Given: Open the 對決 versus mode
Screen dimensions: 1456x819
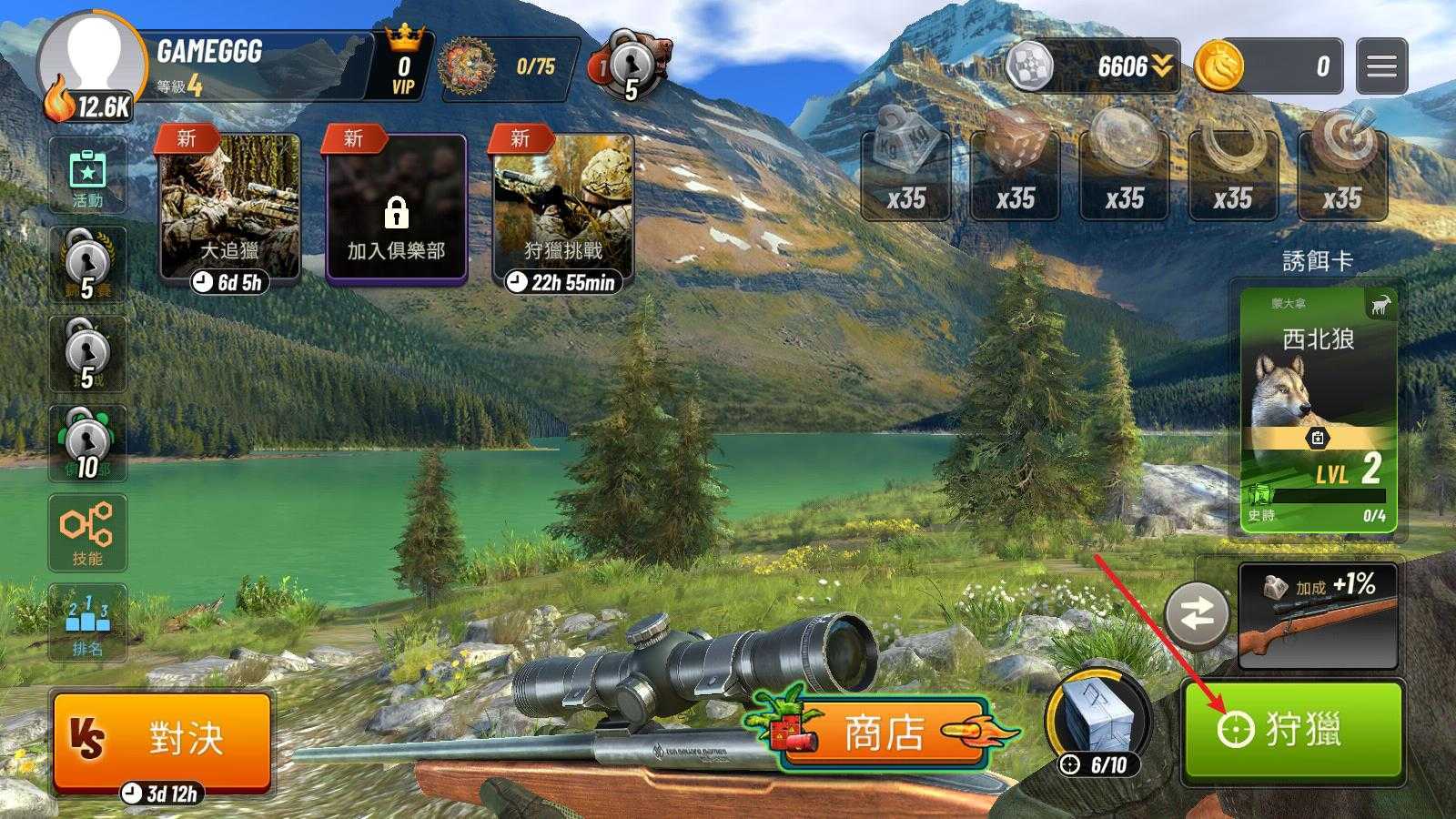Looking at the screenshot, I should [162, 738].
